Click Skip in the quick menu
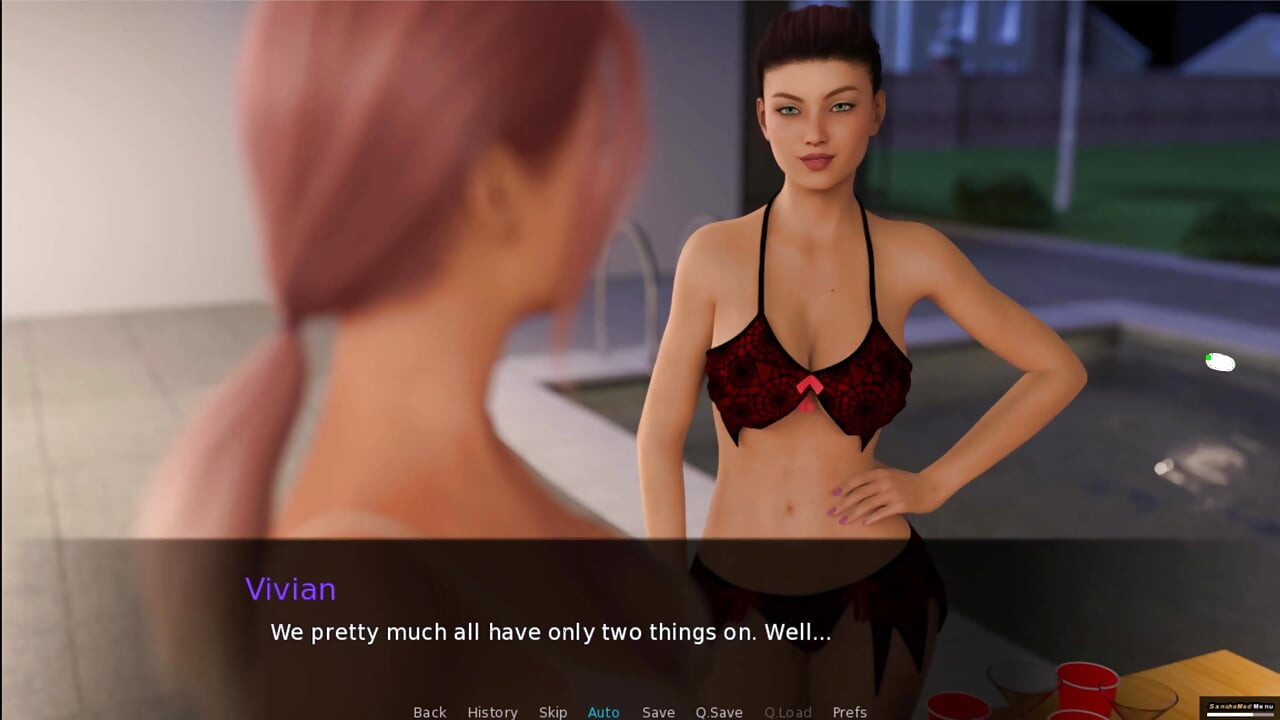Image resolution: width=1280 pixels, height=720 pixels. point(553,712)
